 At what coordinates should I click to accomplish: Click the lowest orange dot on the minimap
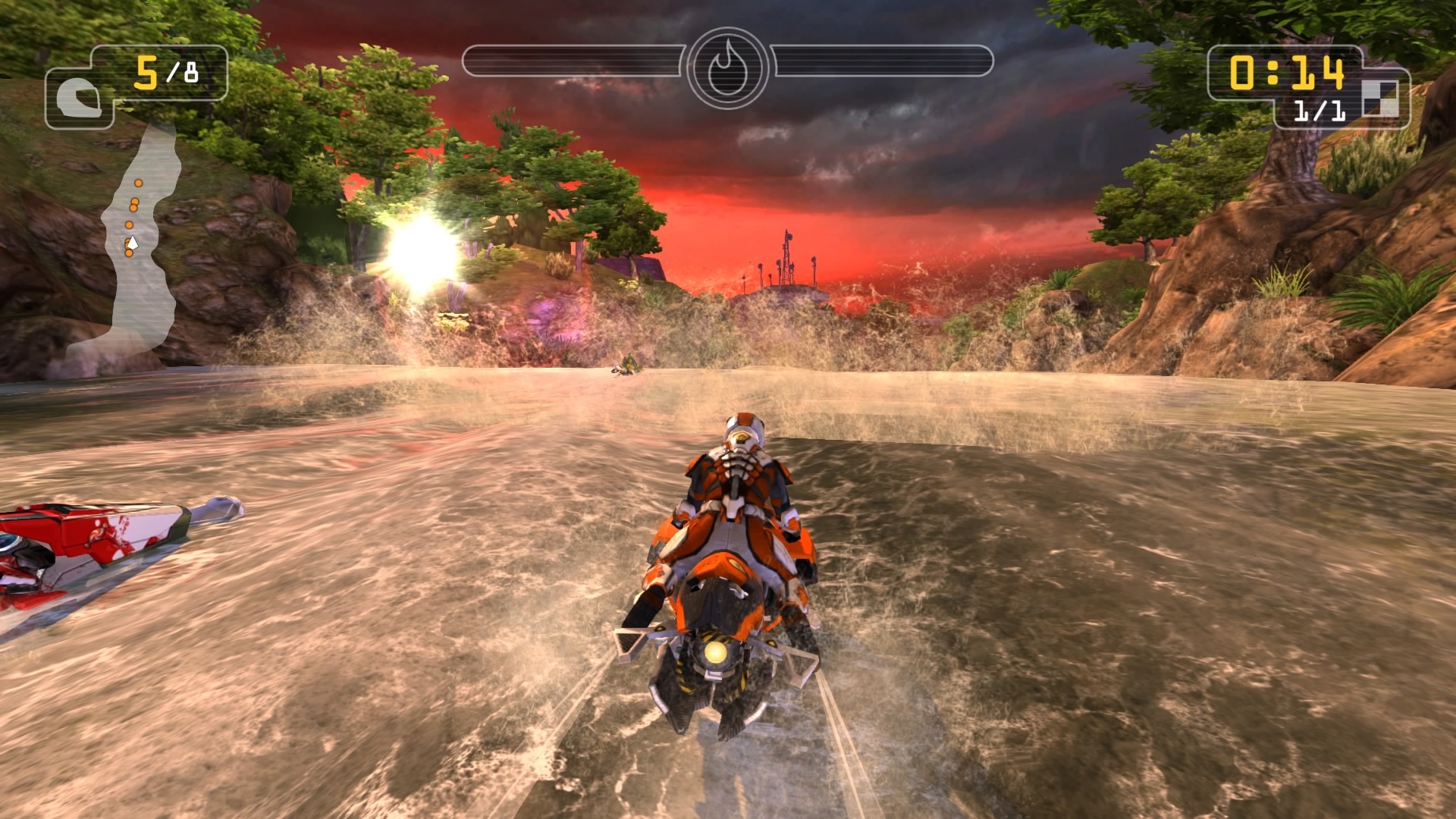click(129, 253)
